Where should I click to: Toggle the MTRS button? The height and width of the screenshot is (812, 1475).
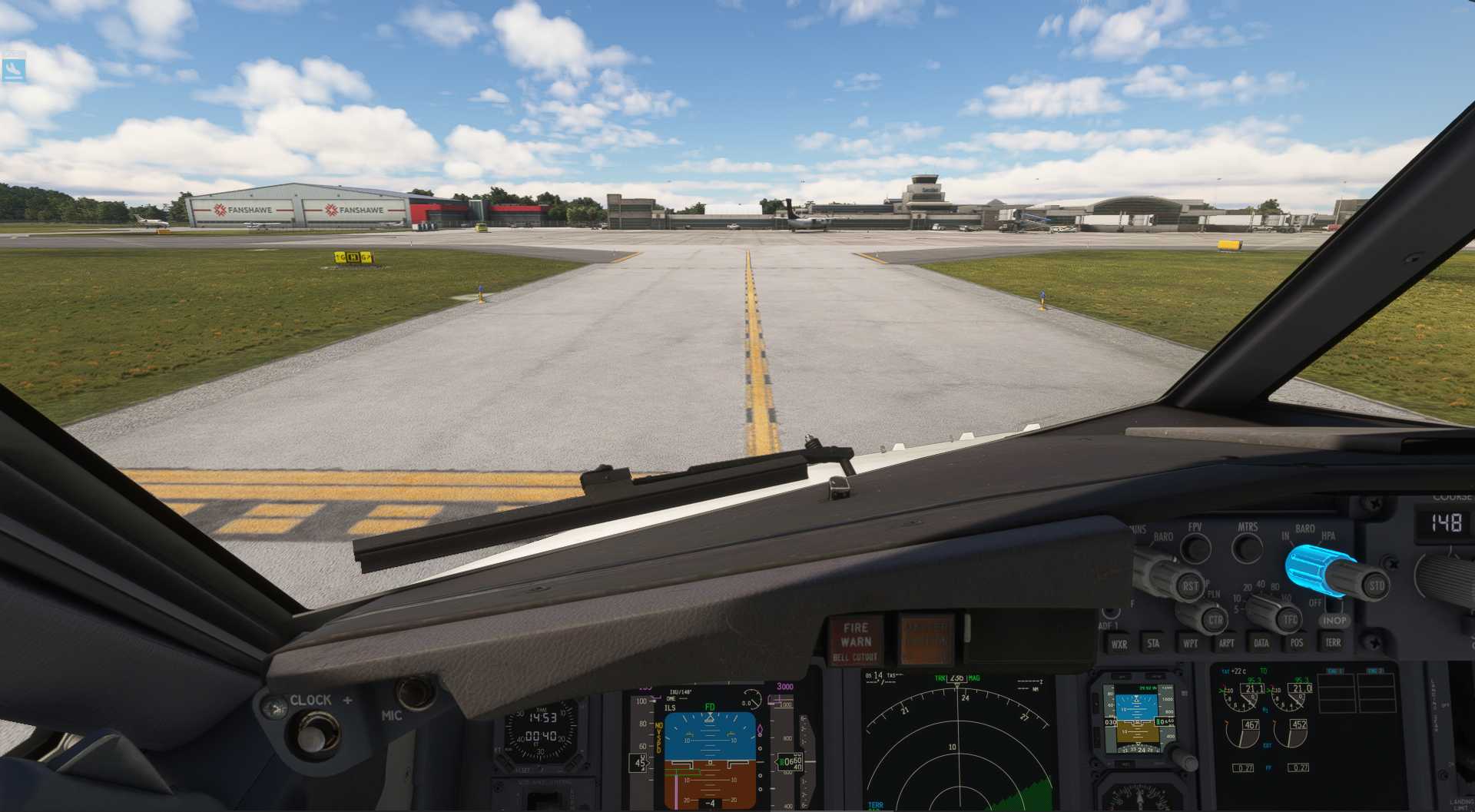1247,548
